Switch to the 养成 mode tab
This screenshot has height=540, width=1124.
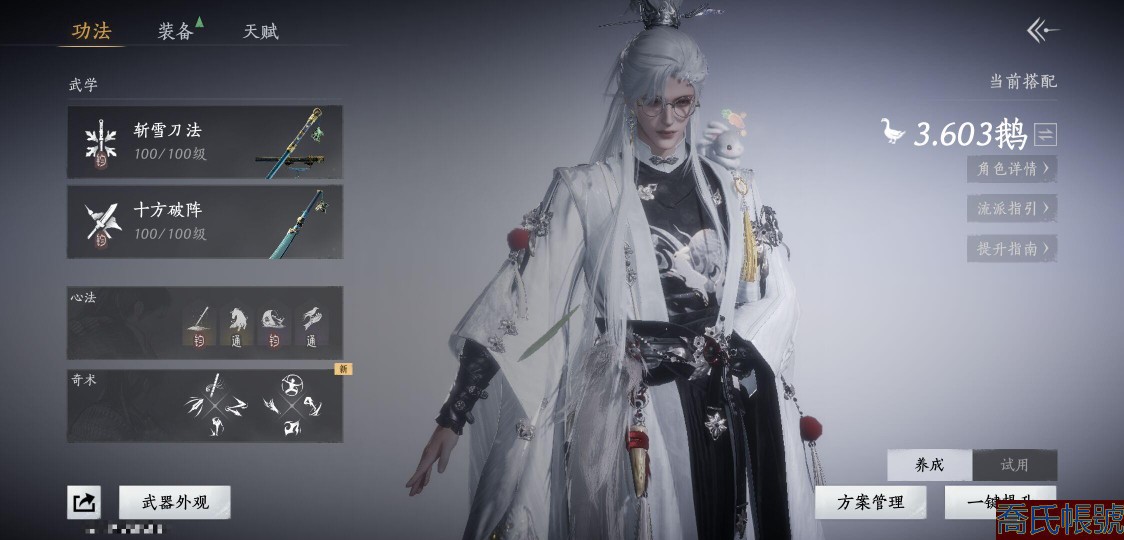tap(929, 465)
